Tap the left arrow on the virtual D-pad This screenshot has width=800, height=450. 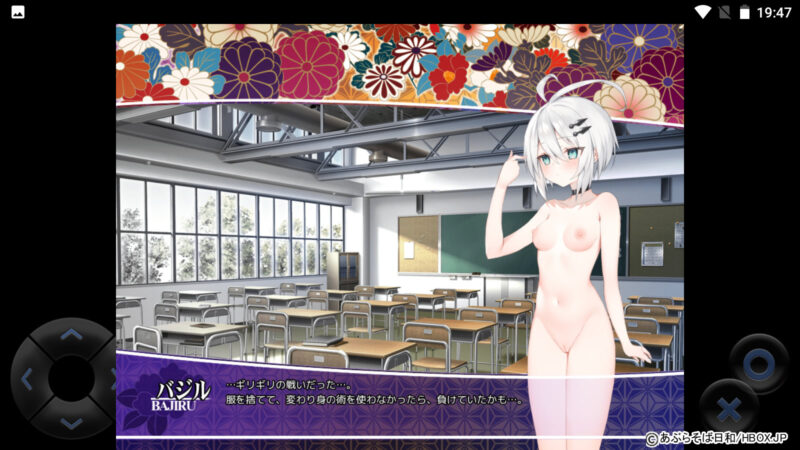(27, 379)
